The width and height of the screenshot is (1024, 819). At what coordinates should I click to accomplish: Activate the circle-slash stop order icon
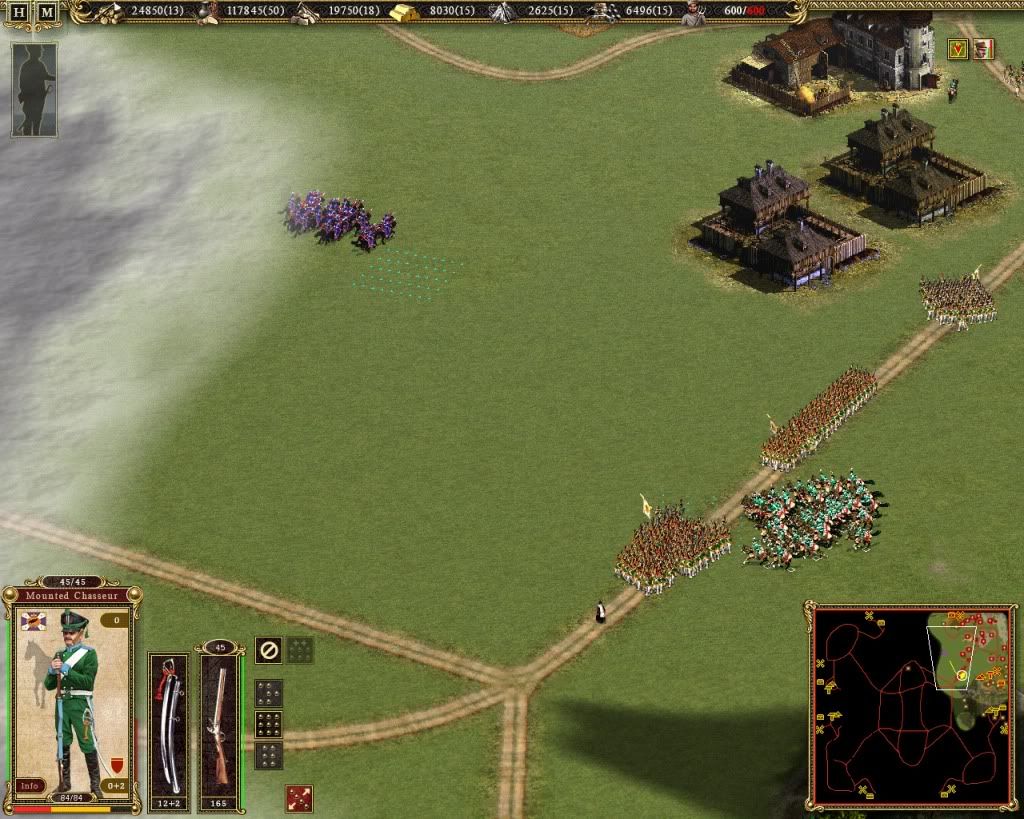pyautogui.click(x=267, y=650)
